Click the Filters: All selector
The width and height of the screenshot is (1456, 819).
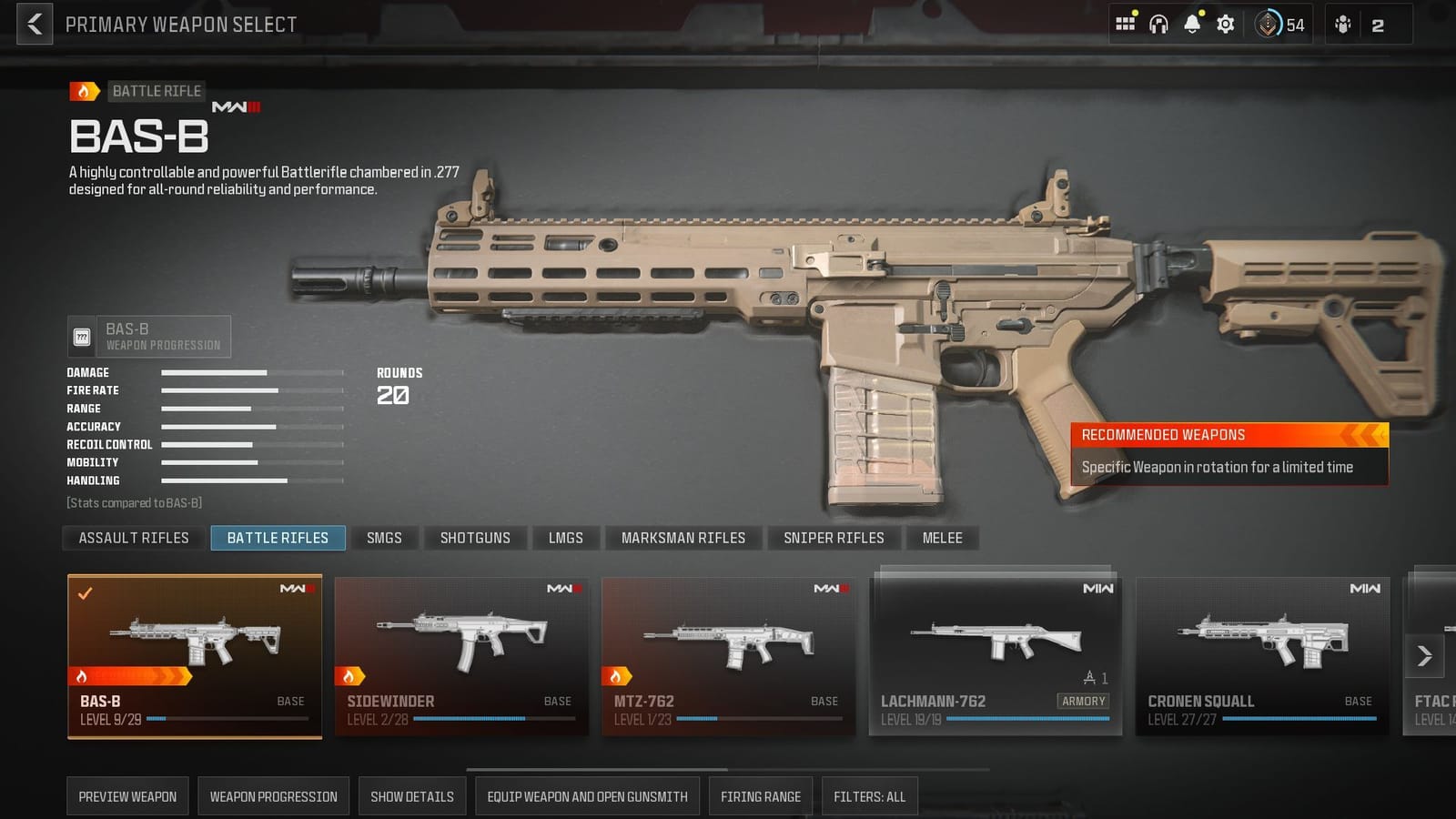tap(869, 795)
